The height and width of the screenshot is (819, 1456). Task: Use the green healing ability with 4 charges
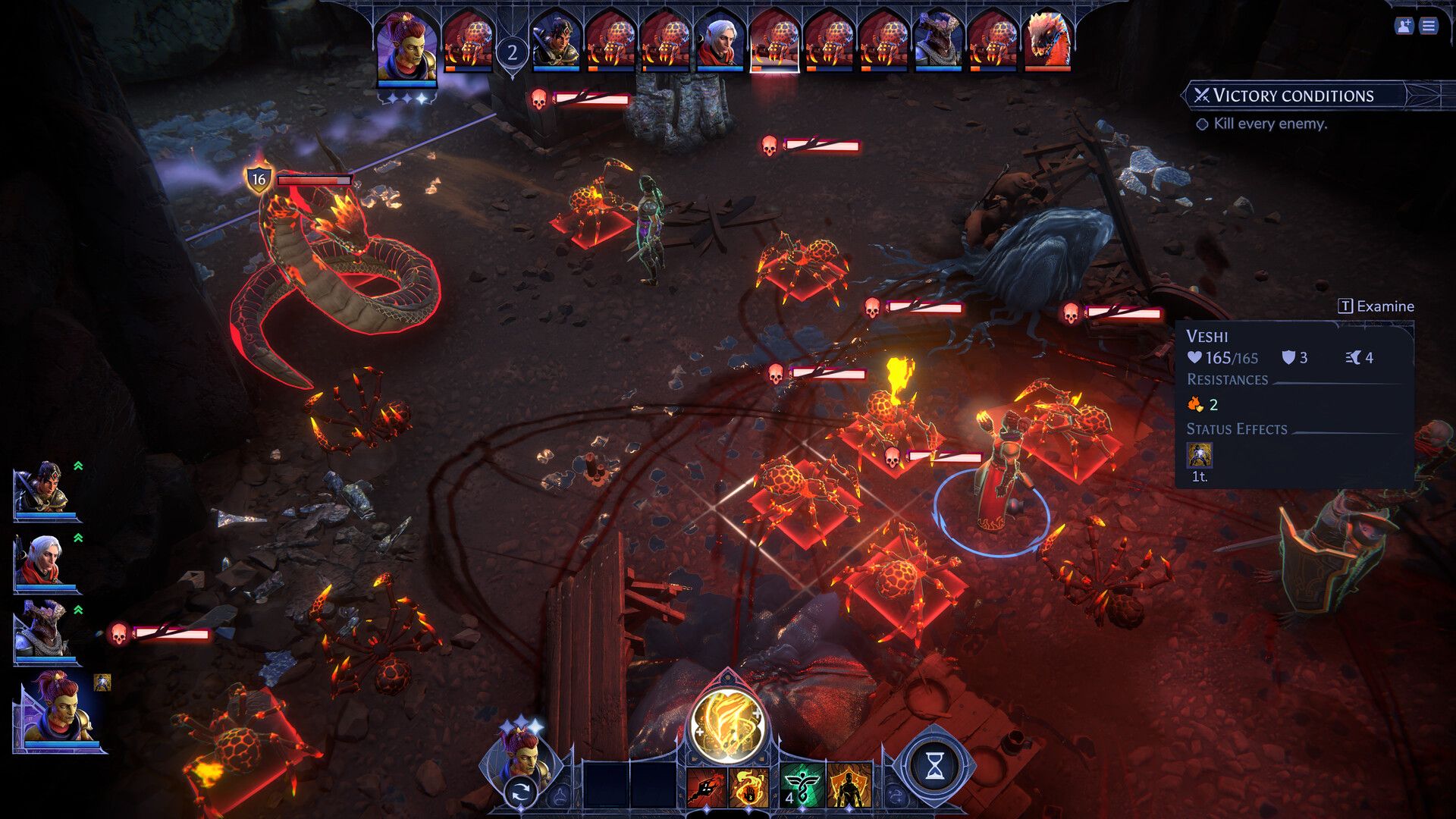802,786
